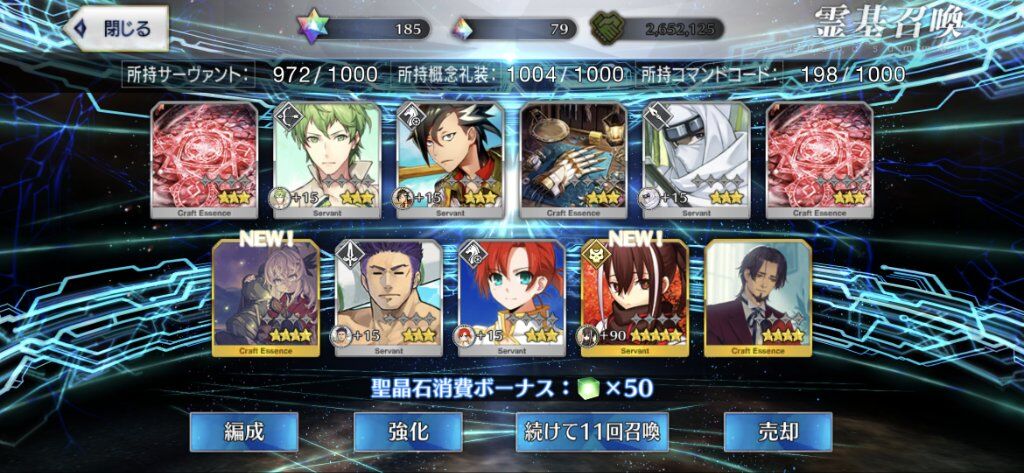Tap 続けて11回召喚 to summon again
The image size is (1024, 473).
pos(592,431)
